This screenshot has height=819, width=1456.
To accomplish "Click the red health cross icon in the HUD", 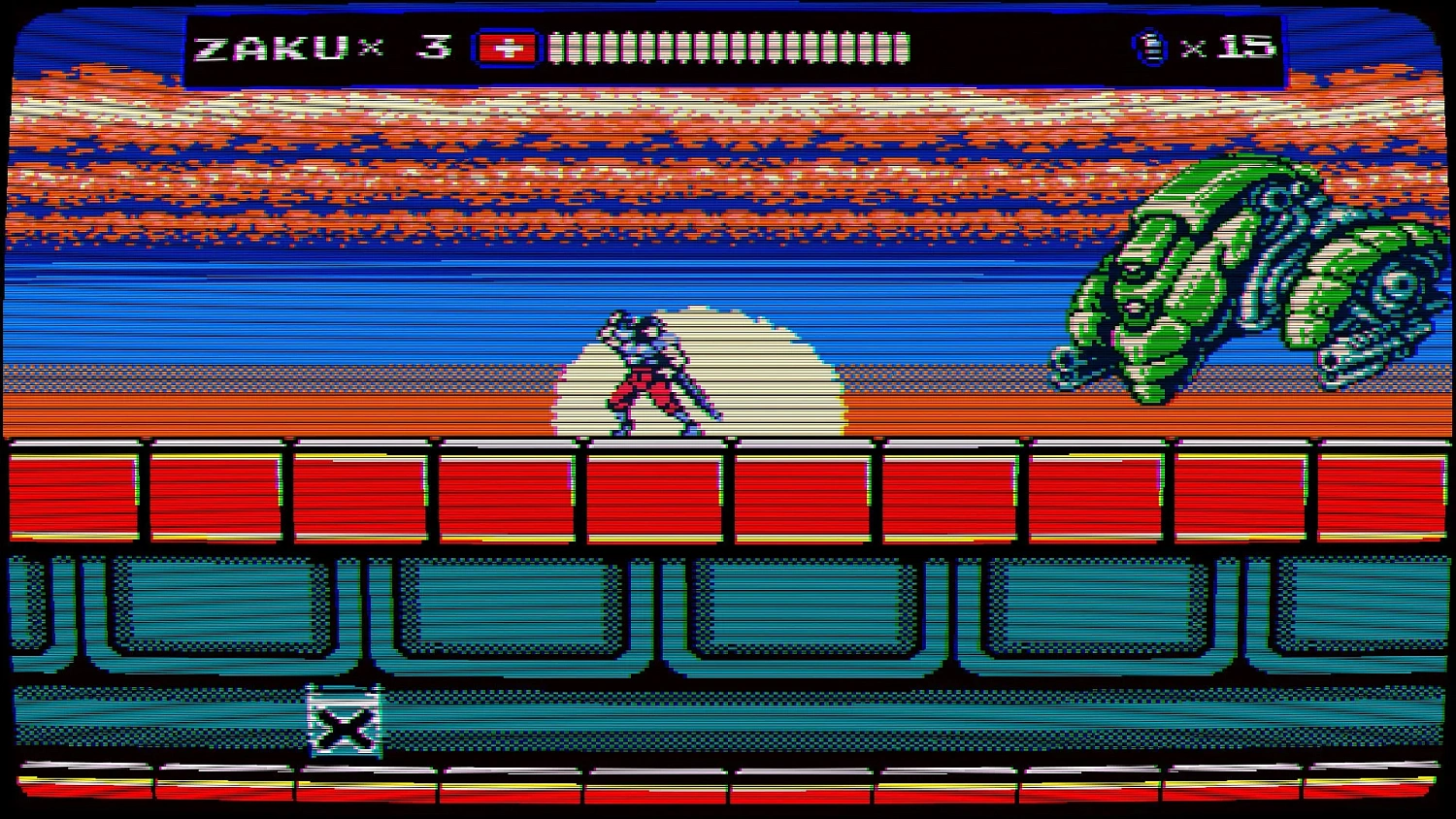I will (506, 45).
